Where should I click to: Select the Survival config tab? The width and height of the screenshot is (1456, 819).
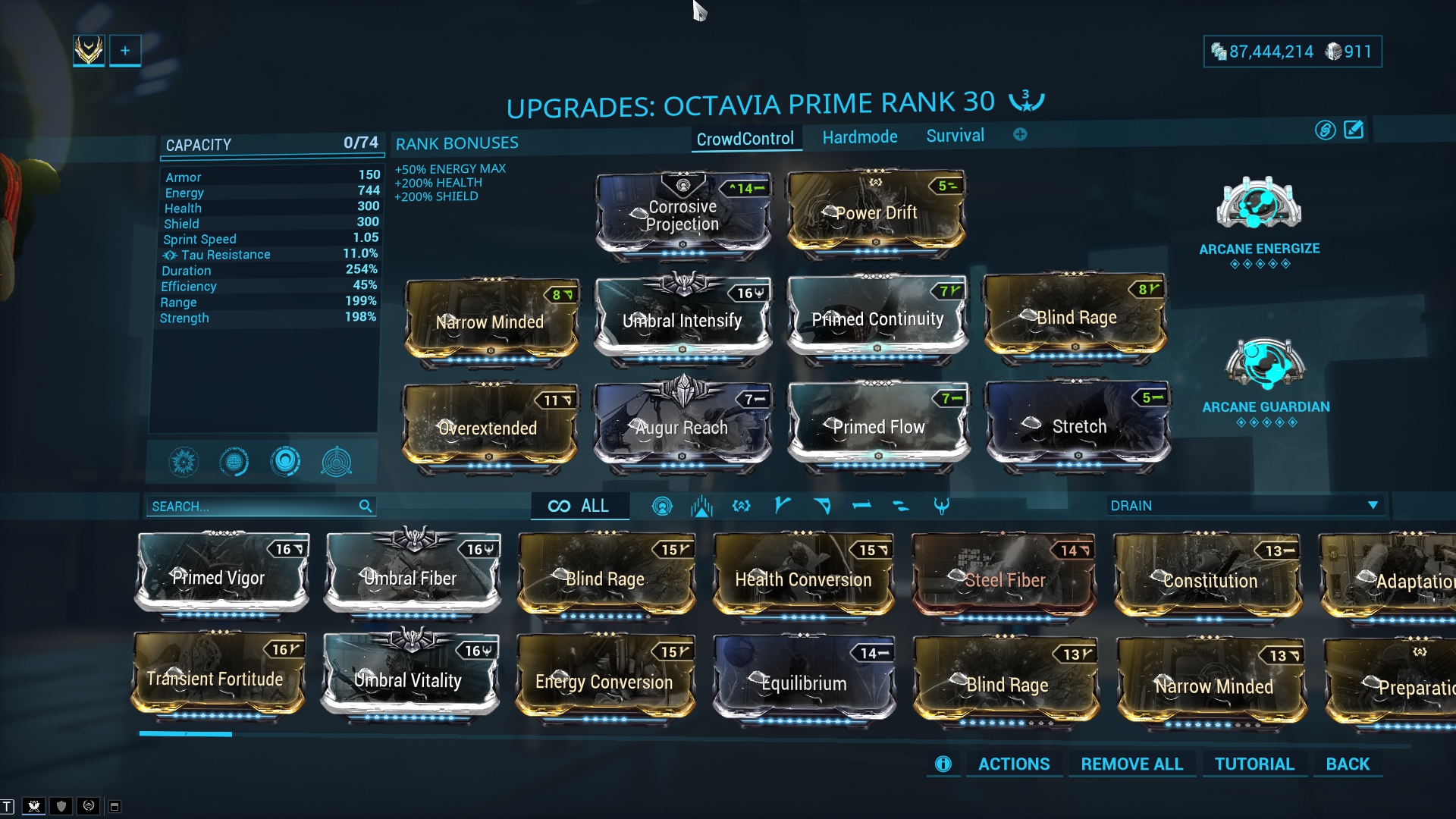point(955,136)
